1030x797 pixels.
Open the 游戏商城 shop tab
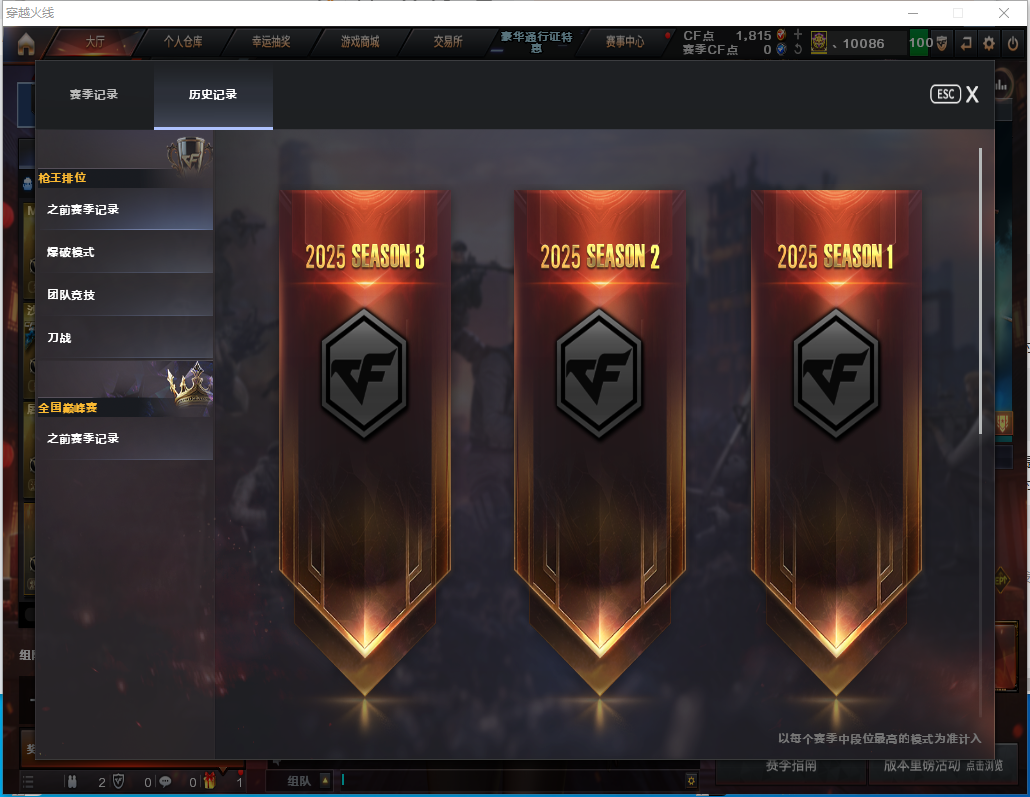coord(360,42)
